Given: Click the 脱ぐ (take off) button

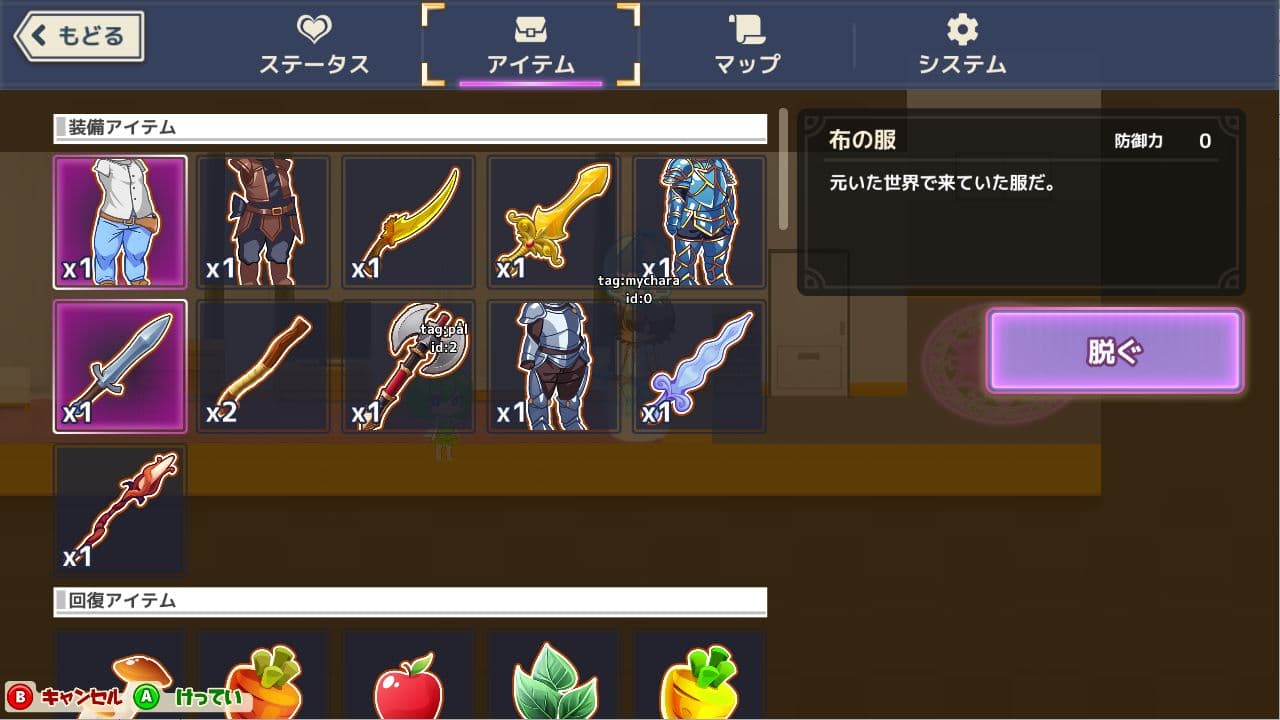Looking at the screenshot, I should pyautogui.click(x=1113, y=350).
